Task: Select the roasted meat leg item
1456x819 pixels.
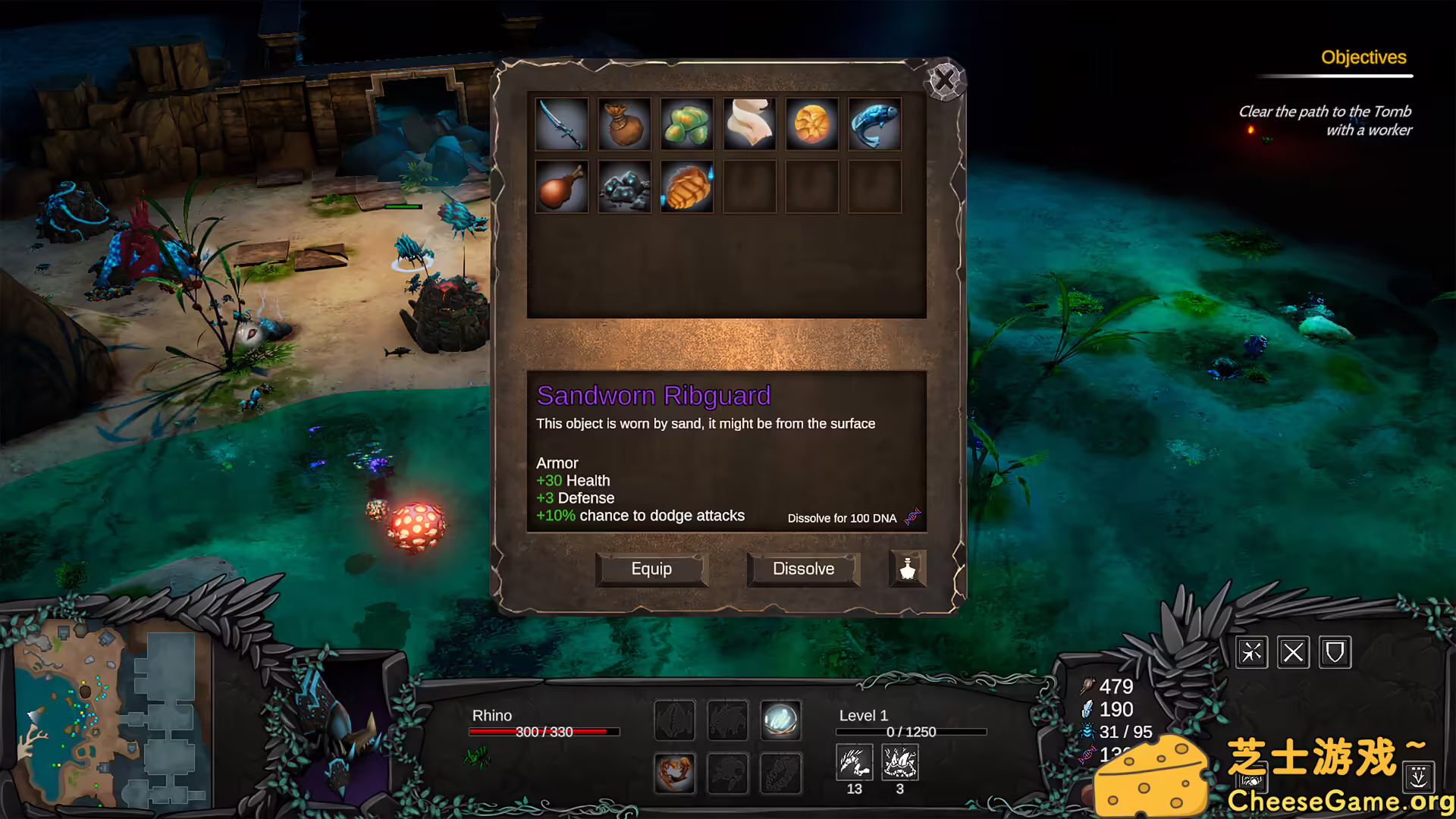Action: tap(561, 187)
